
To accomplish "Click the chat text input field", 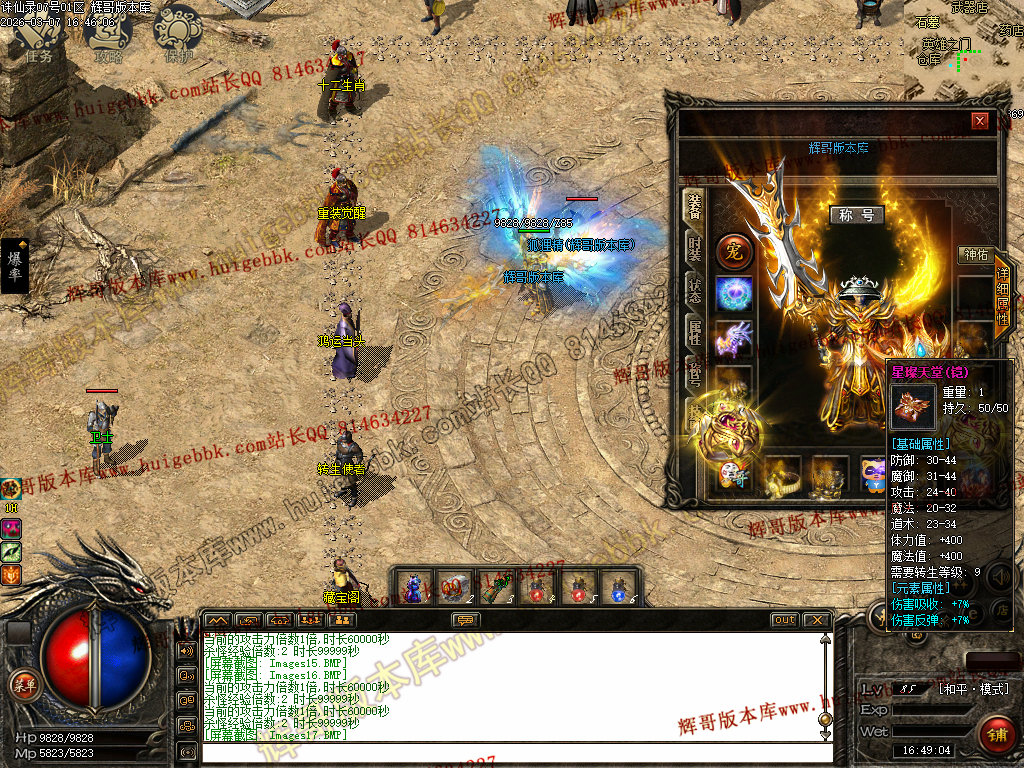I will pyautogui.click(x=510, y=752).
